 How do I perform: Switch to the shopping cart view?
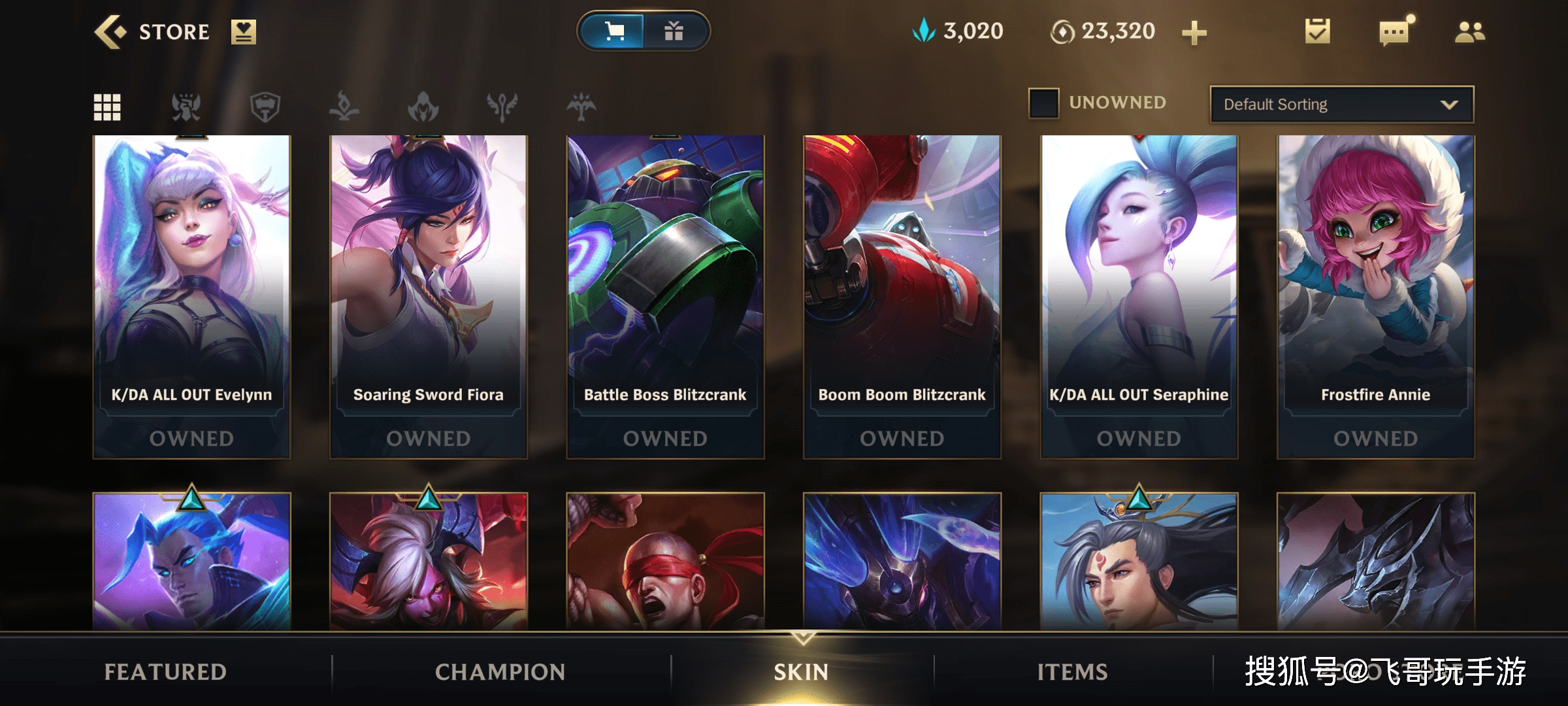click(613, 31)
